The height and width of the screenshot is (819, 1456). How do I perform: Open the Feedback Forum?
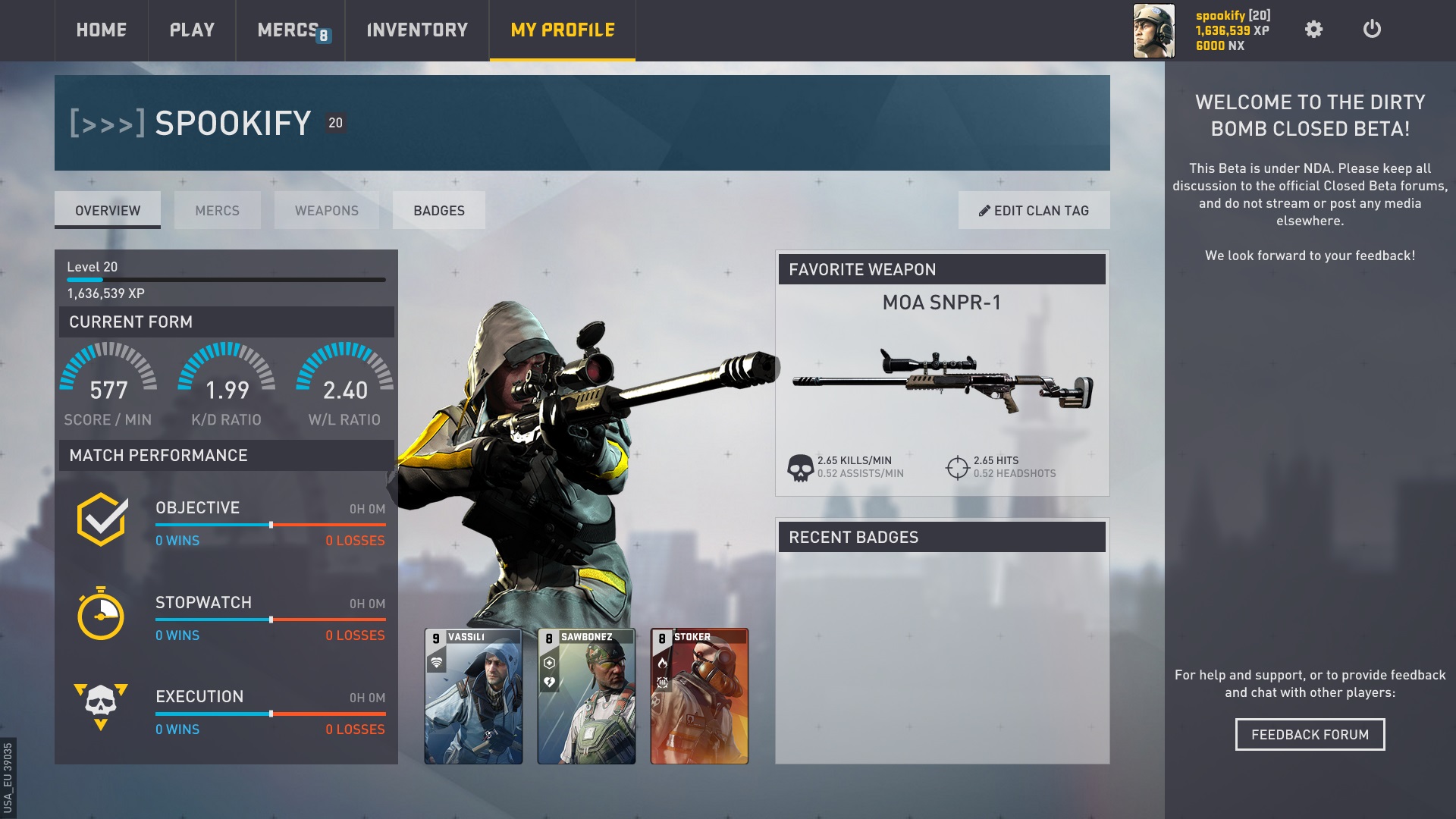1310,734
